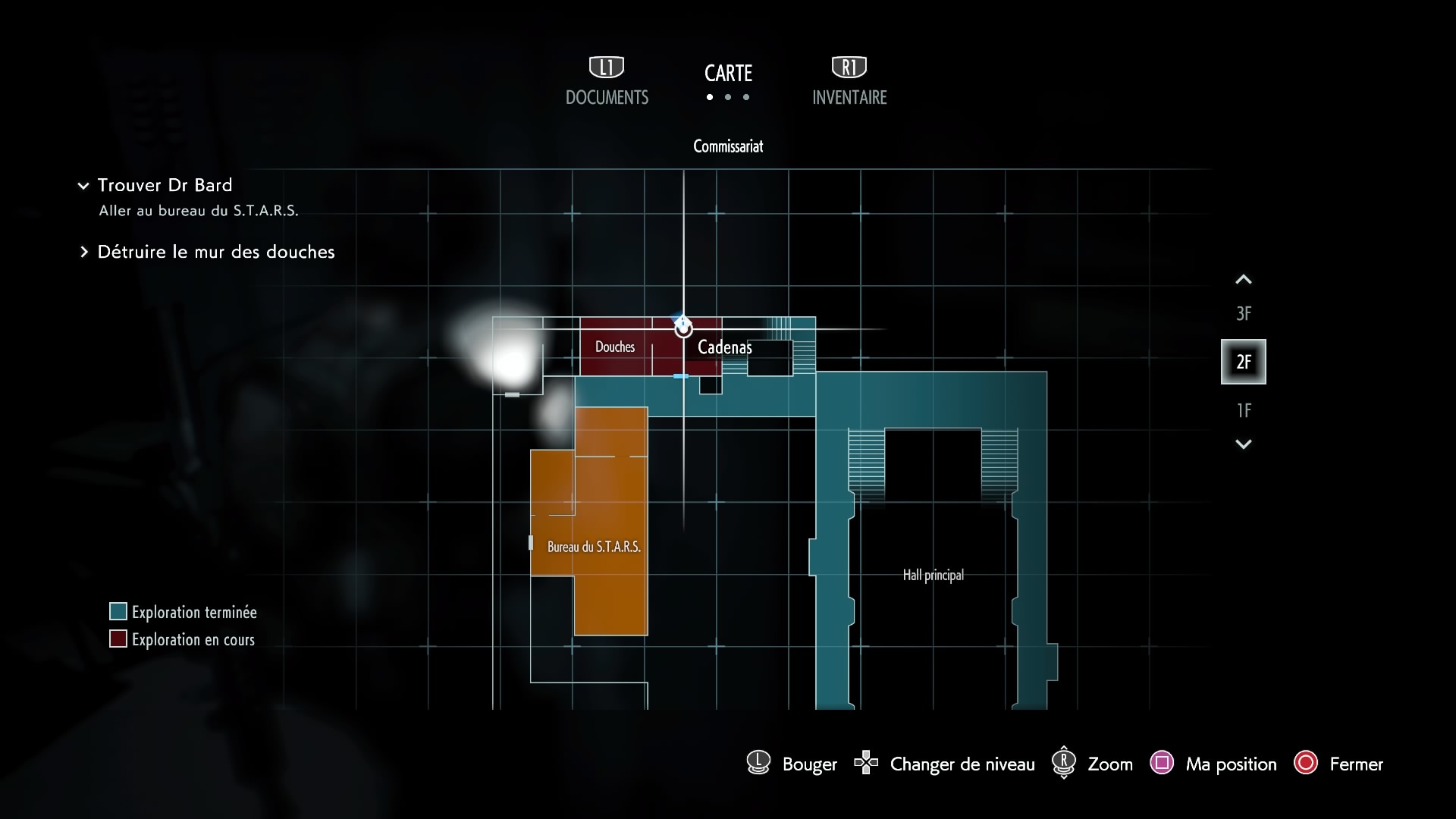Switch the map to floor 3F
The height and width of the screenshot is (819, 1456).
point(1243,313)
